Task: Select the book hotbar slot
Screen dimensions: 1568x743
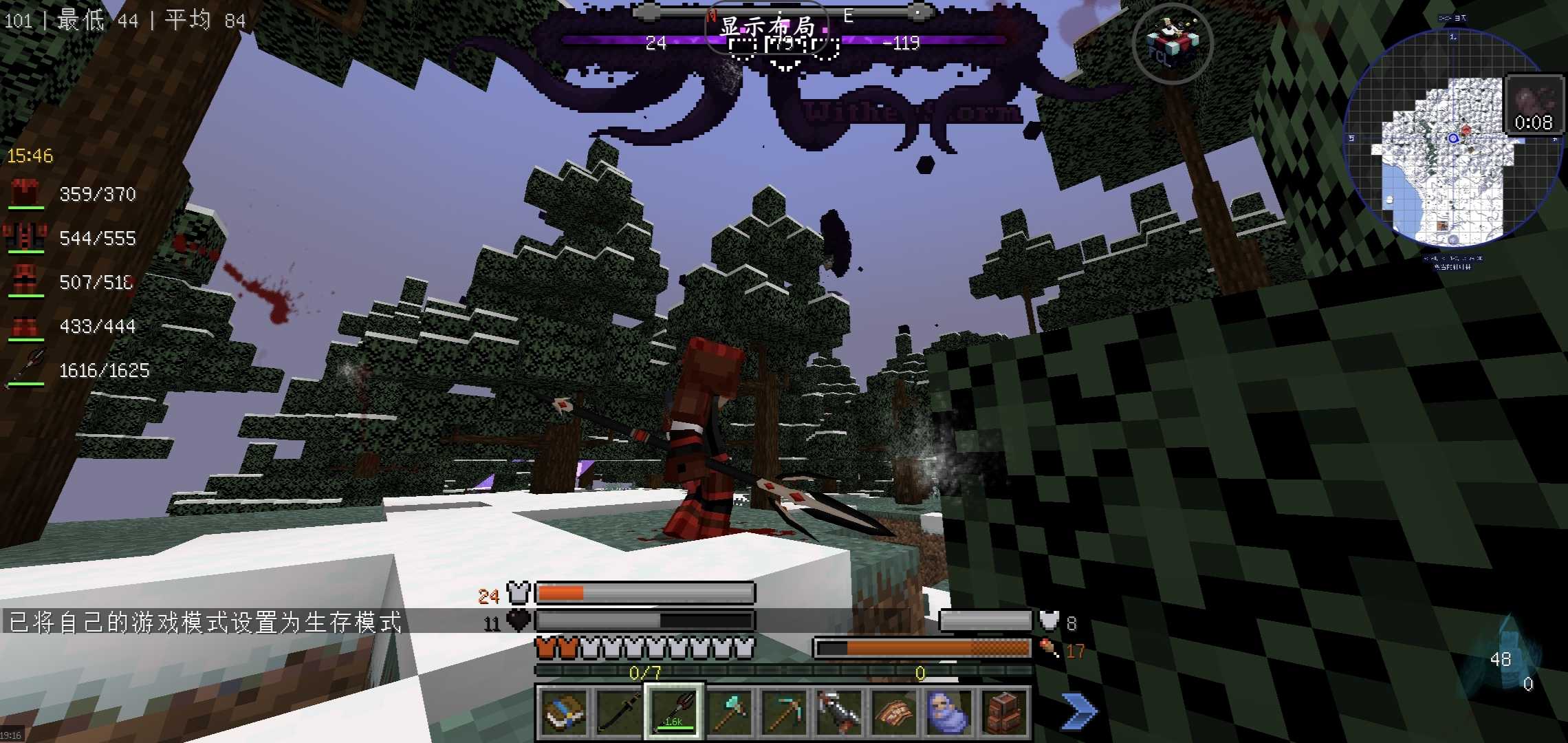Action: click(563, 712)
